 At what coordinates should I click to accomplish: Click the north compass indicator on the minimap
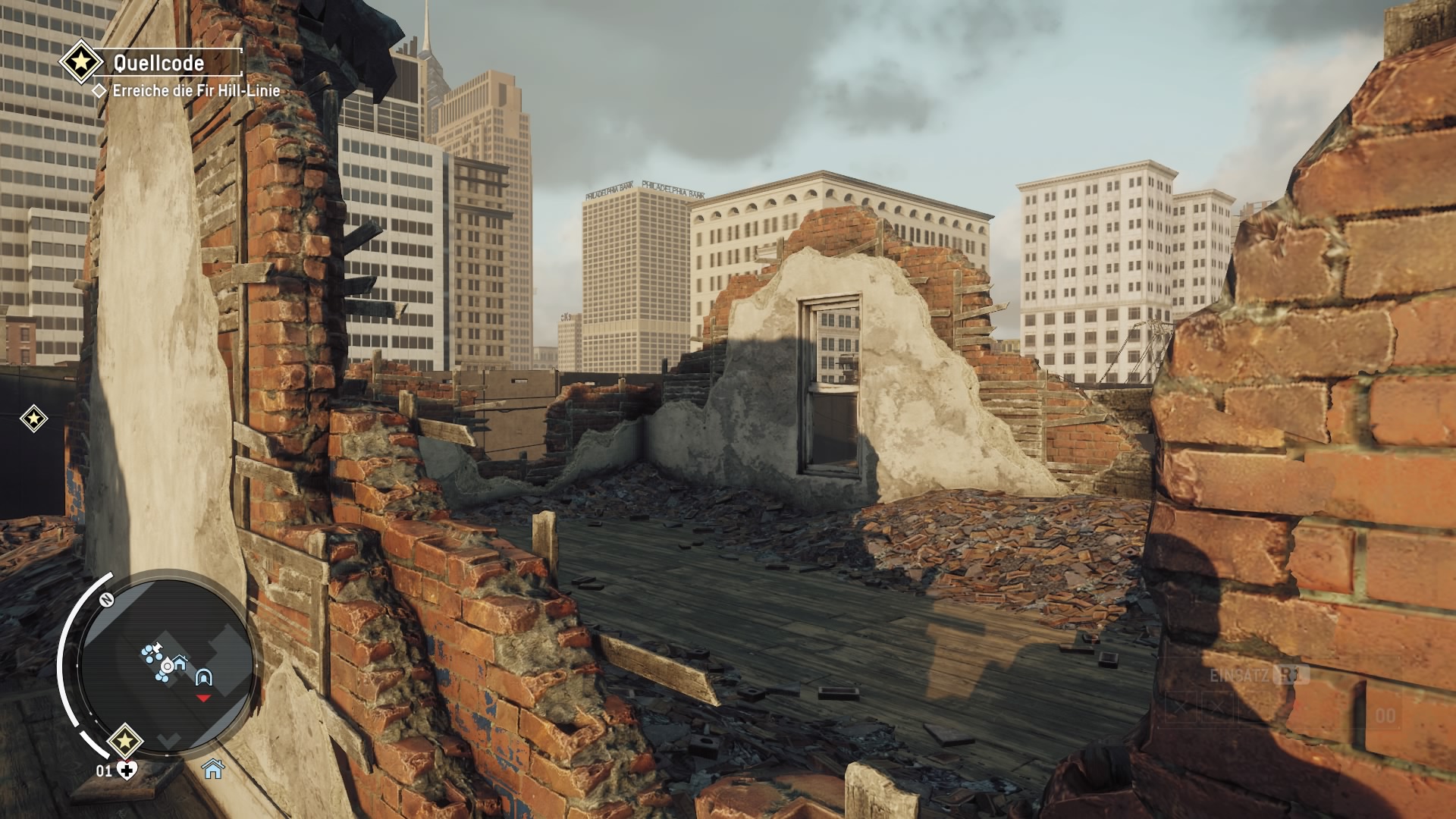(x=105, y=599)
